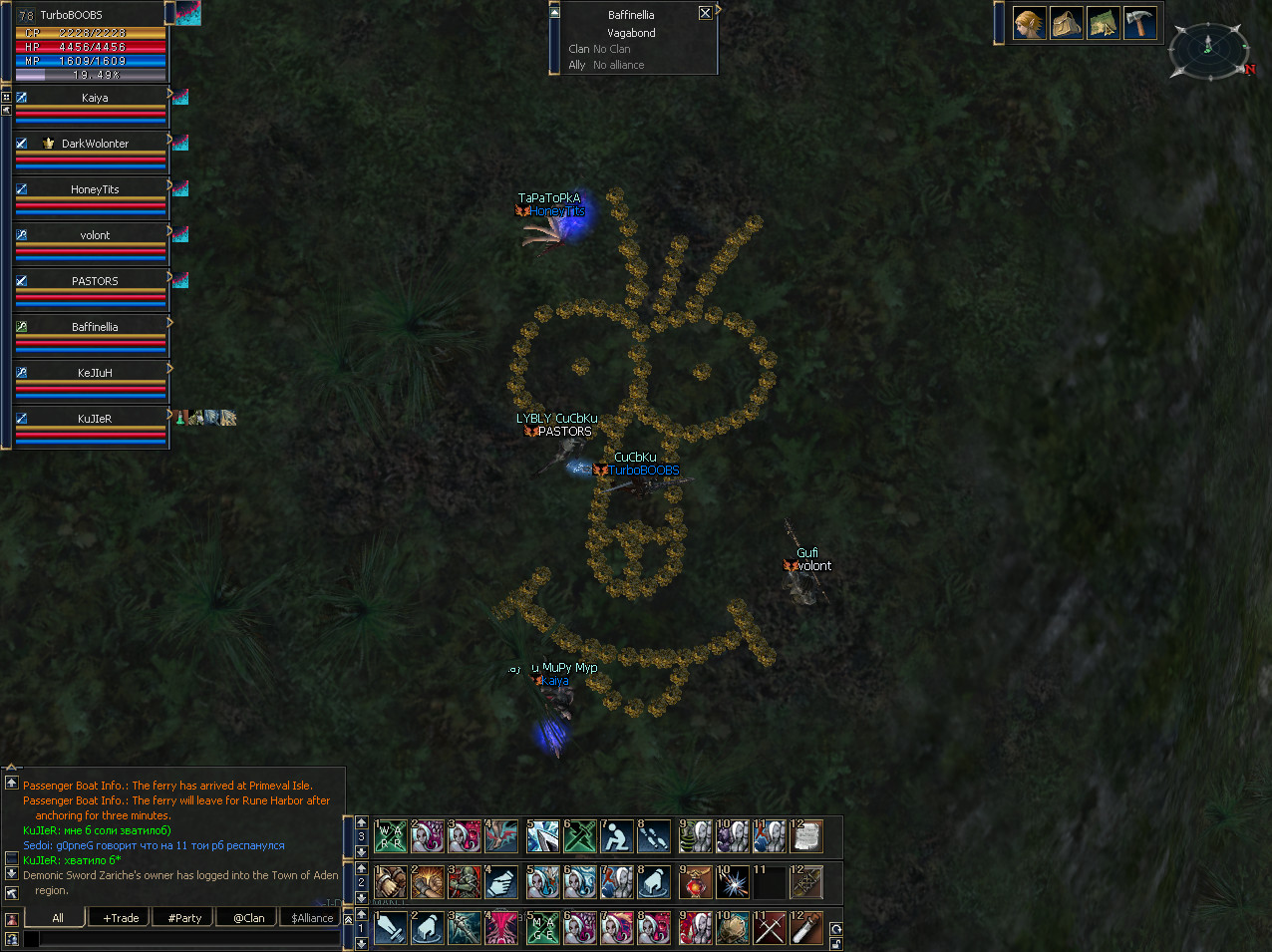Use the WARR macro in hotbar slot 1

click(x=390, y=836)
